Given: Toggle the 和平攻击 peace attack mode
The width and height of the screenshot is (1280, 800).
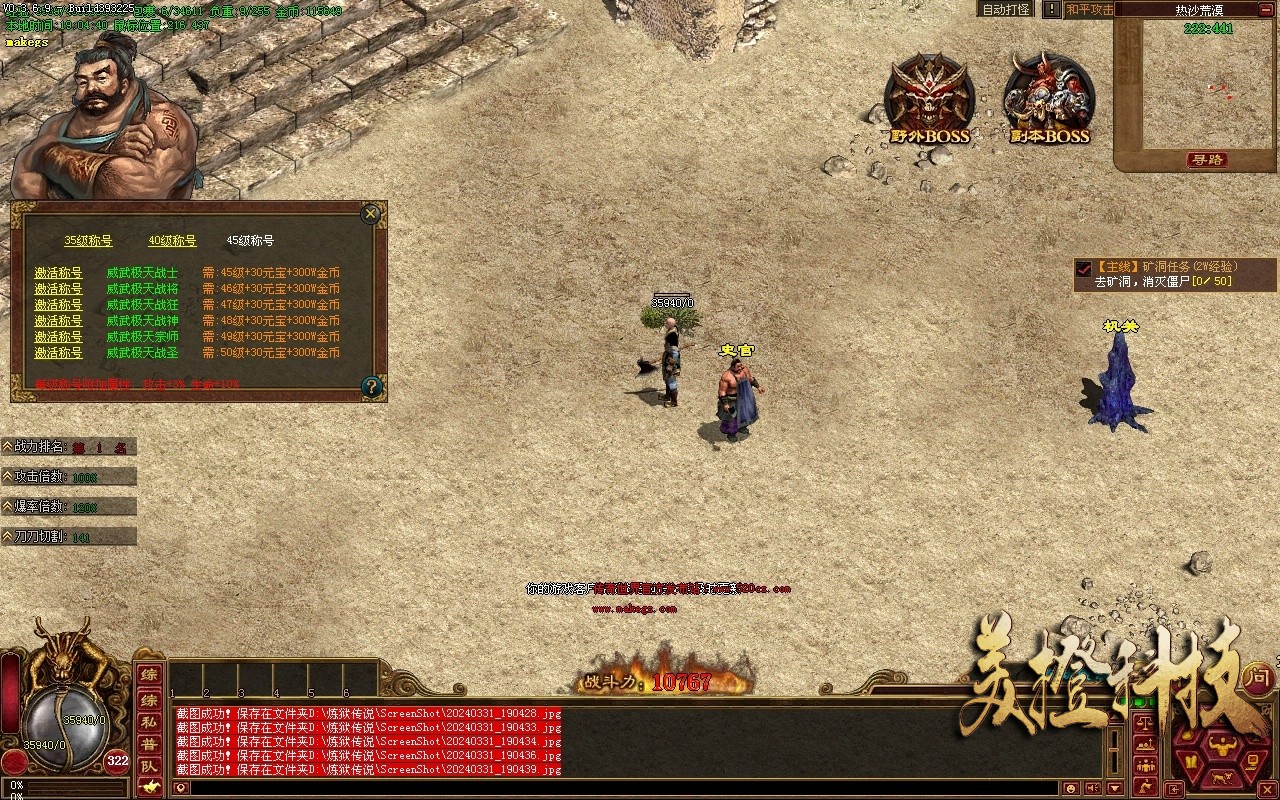Looking at the screenshot, I should [x=1088, y=9].
